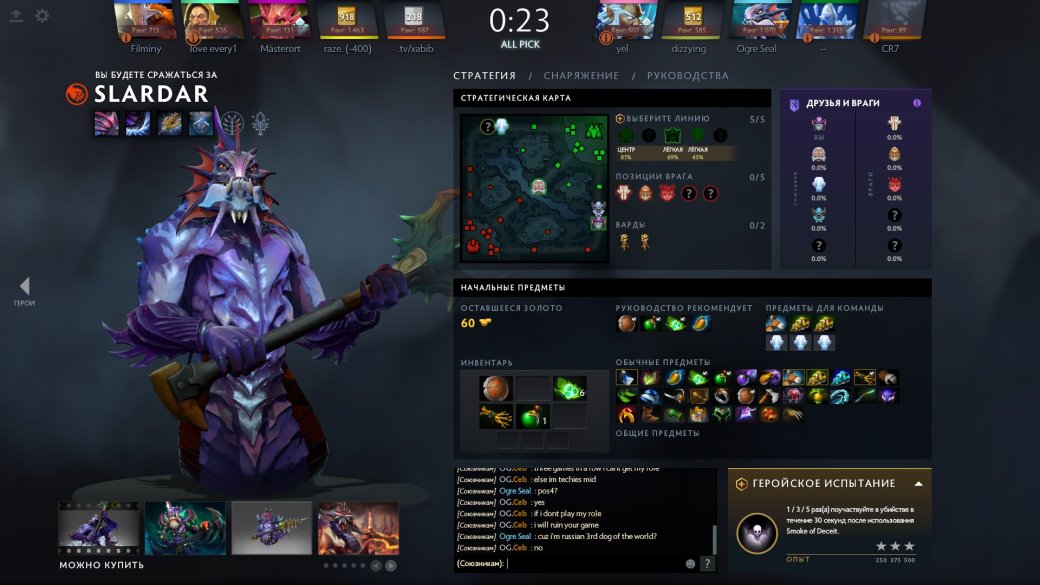
Task: Show Slardar's talent tree icon
Action: coord(233,123)
